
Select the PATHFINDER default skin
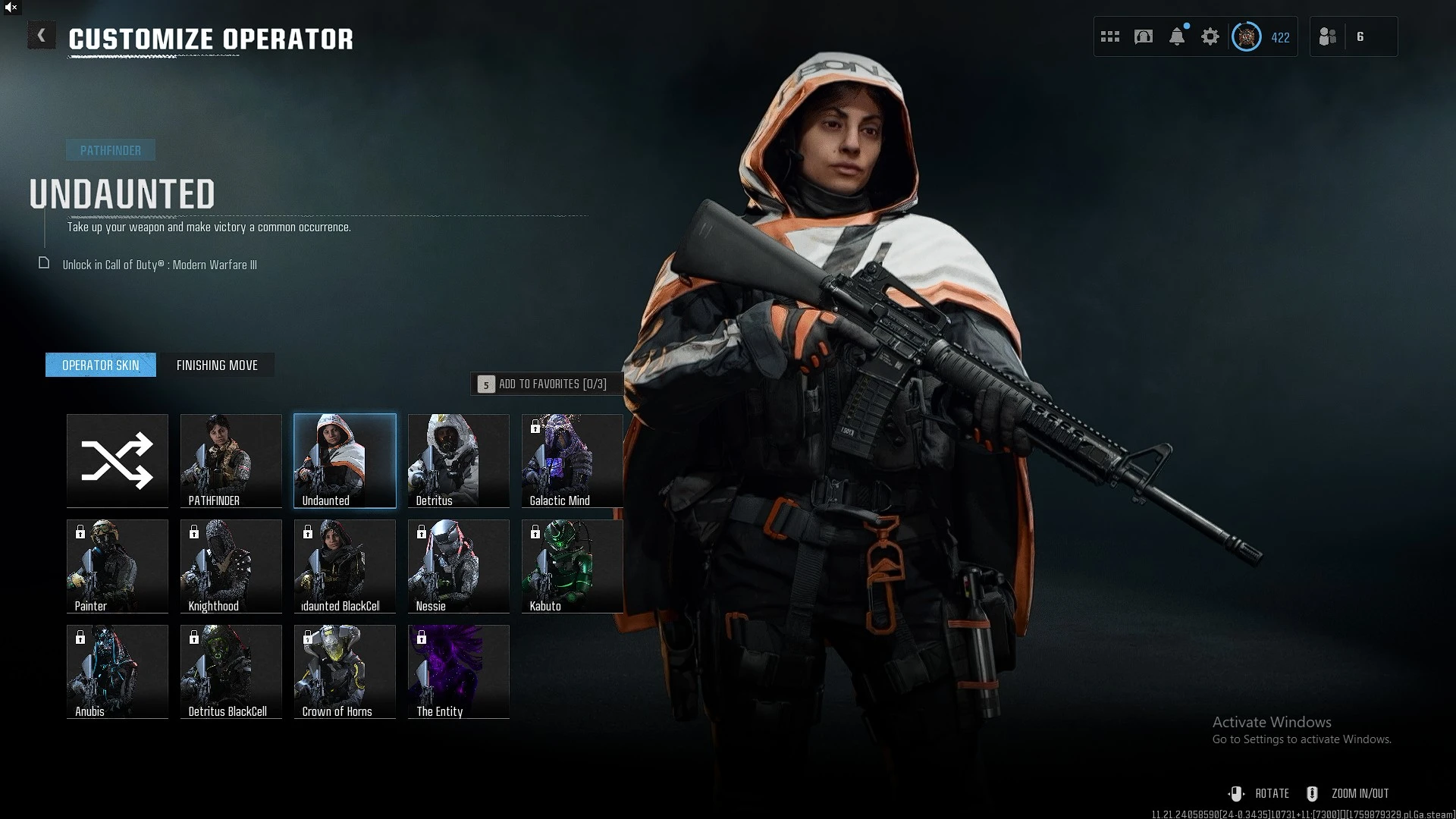231,460
